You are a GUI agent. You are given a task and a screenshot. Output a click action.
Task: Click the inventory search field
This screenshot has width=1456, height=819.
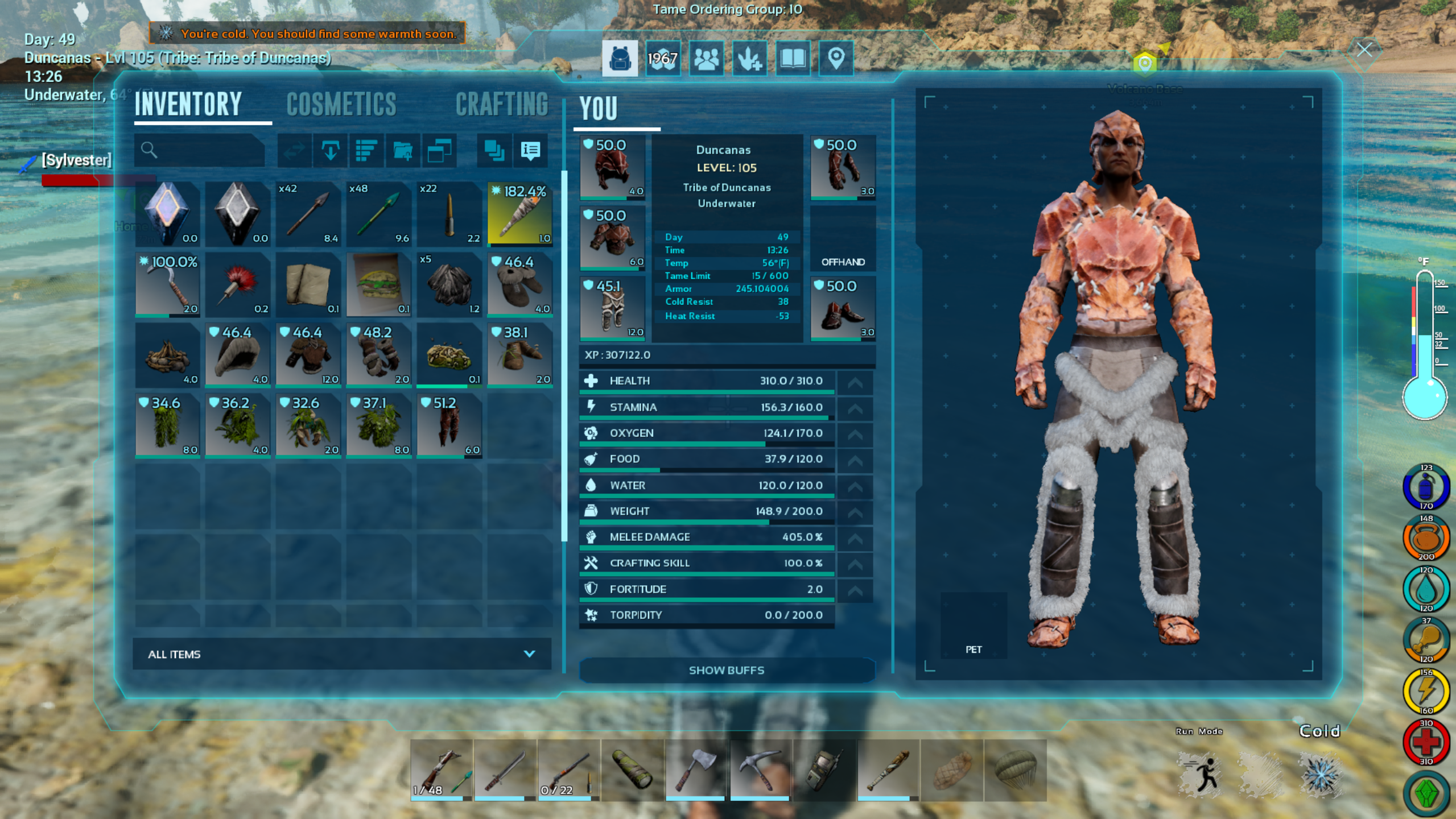(x=200, y=150)
